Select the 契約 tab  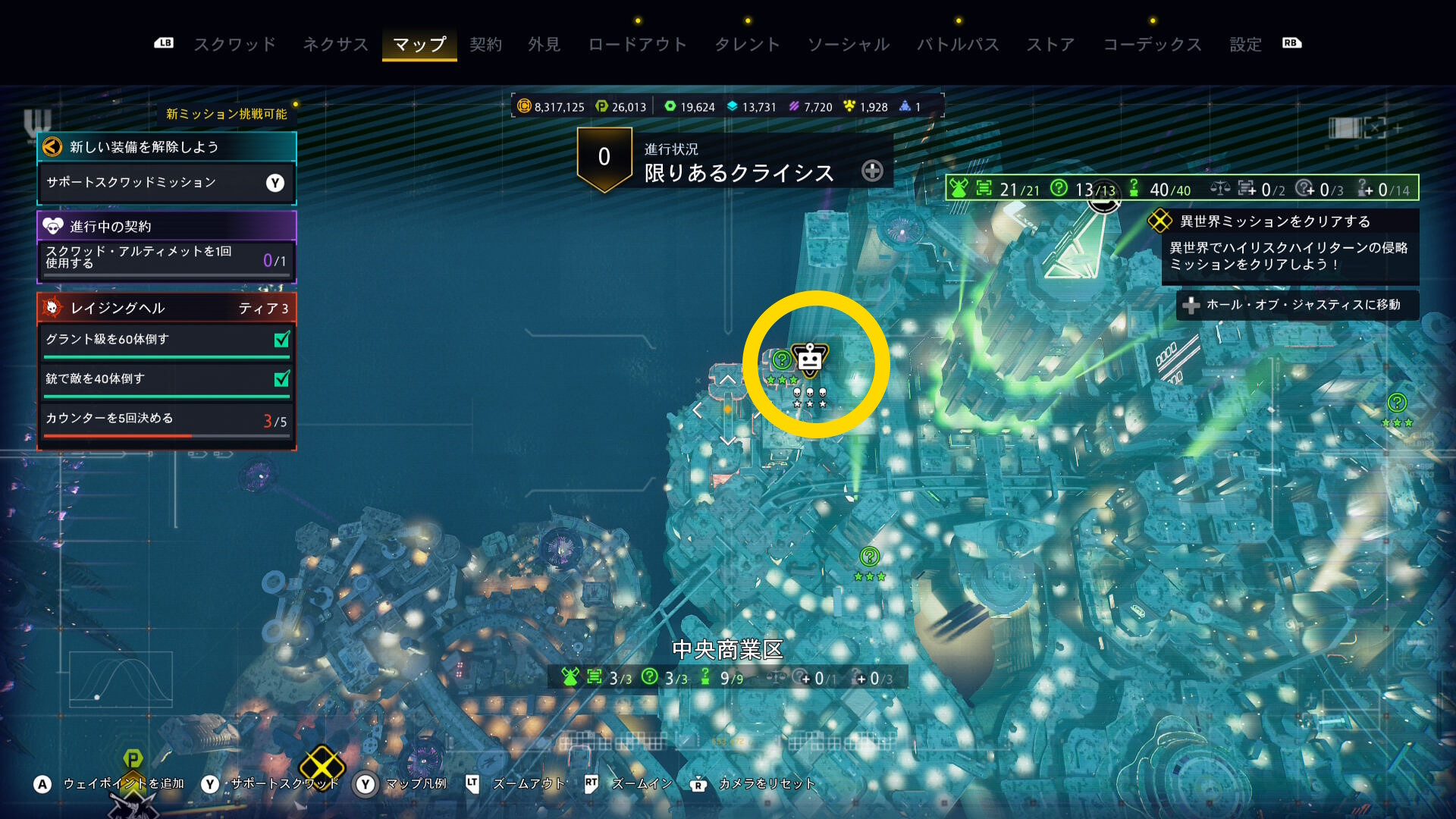coord(485,44)
